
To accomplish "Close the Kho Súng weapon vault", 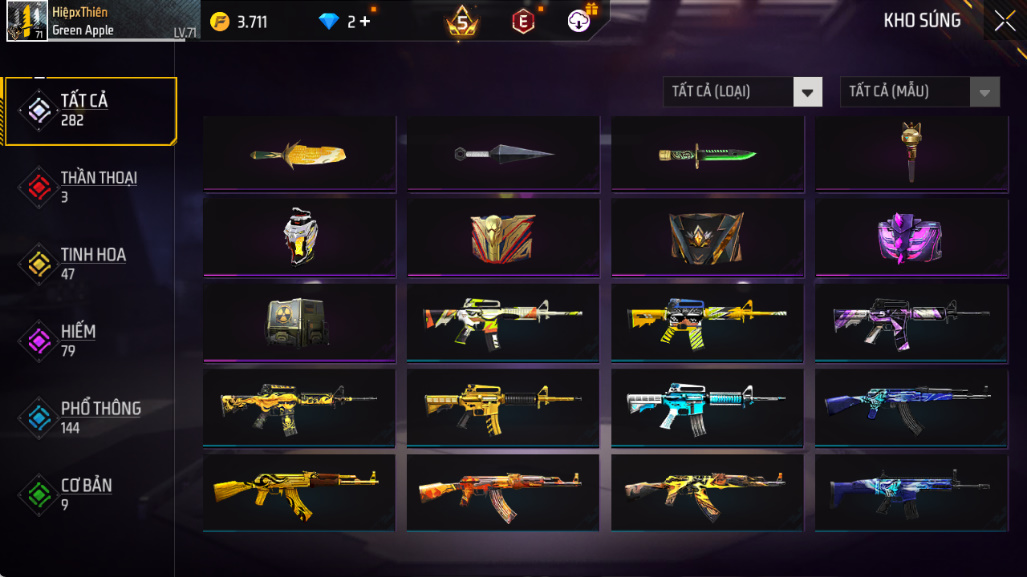I will tap(1004, 21).
